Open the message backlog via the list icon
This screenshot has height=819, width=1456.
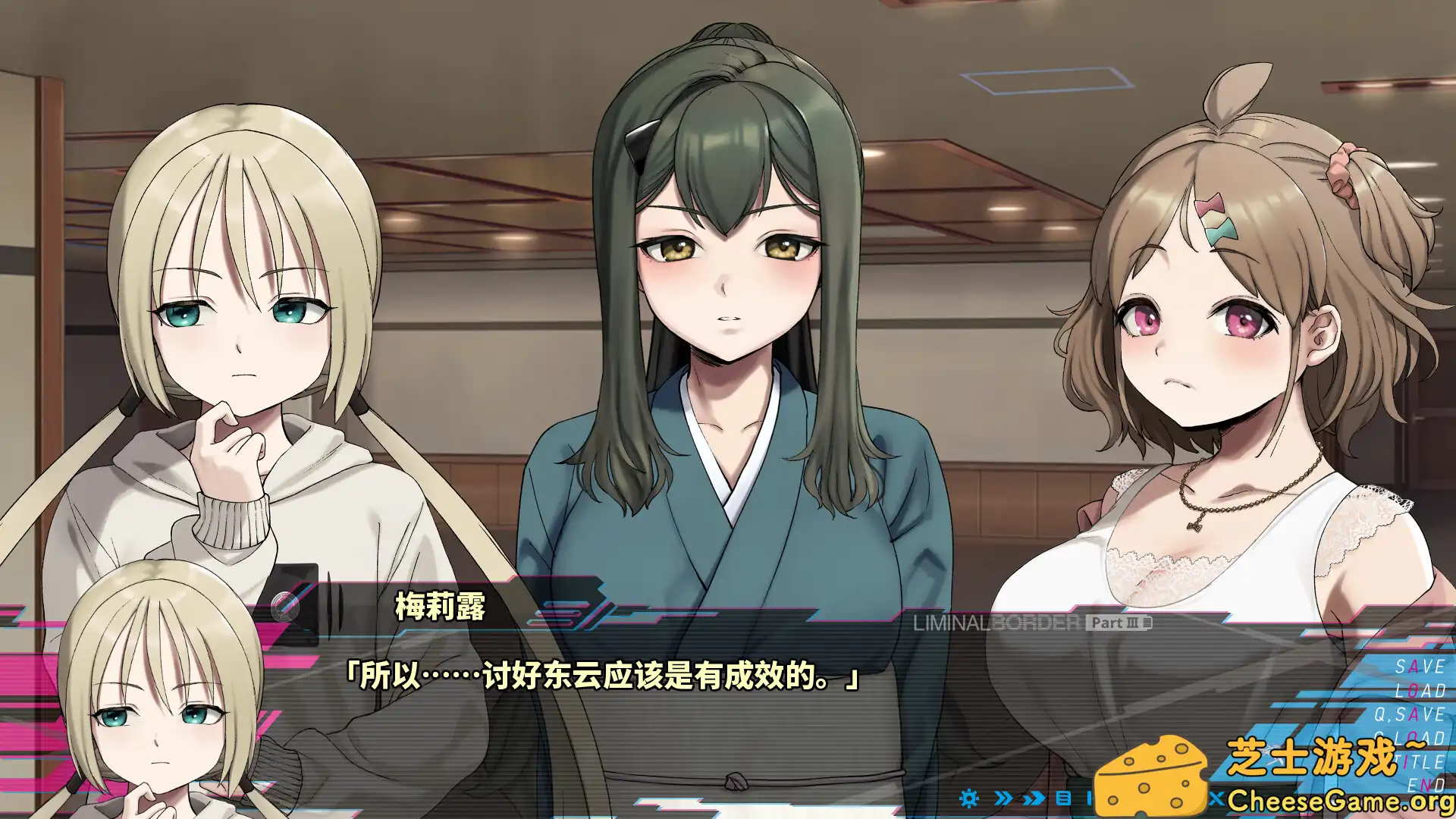1063,798
